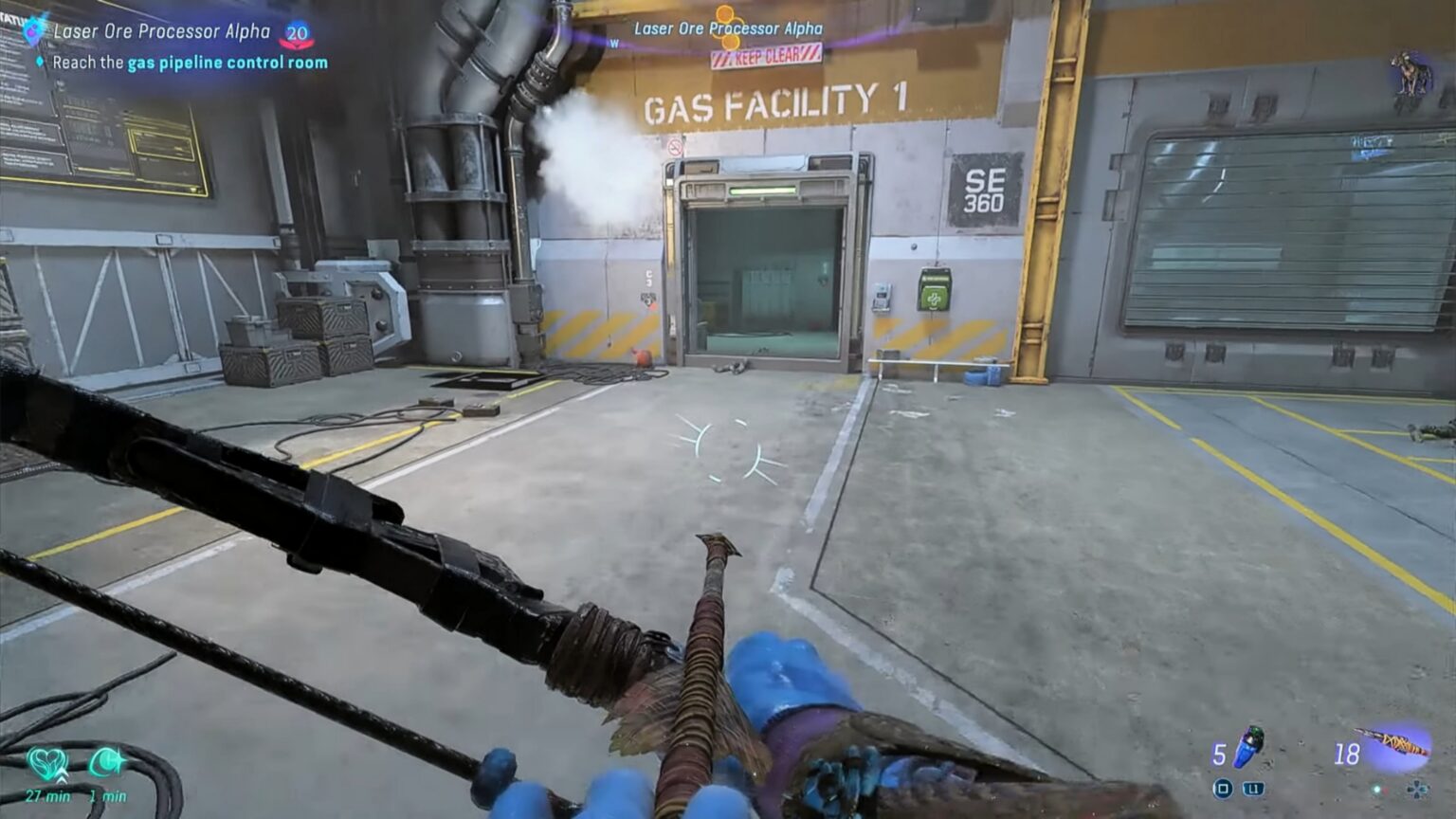Expand the chevron arrows under the heart icon
Screen dimensions: 1456x819
pos(62,776)
